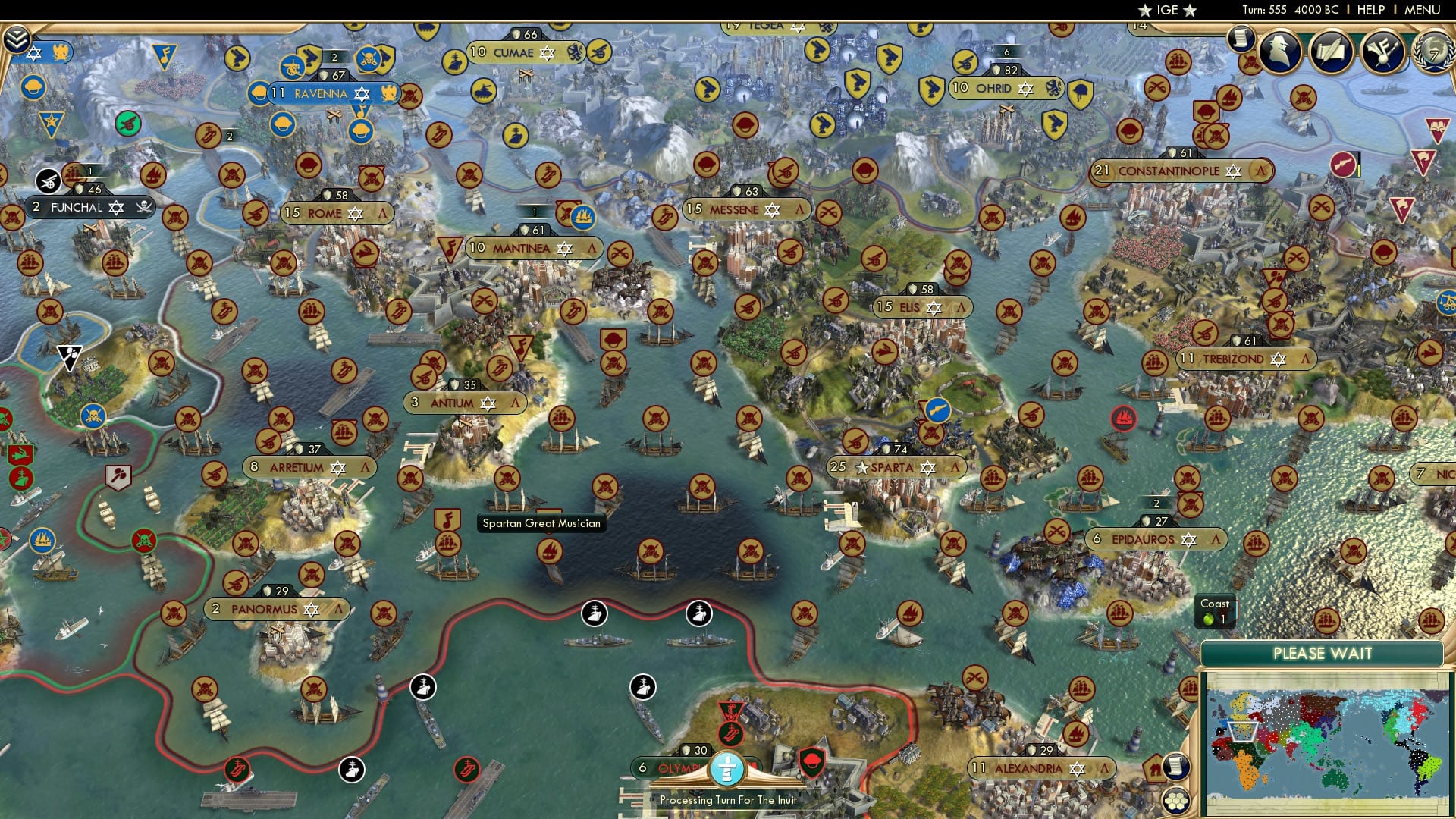Open the HELP screen from the top bar
Image resolution: width=1456 pixels, height=819 pixels.
[1369, 10]
